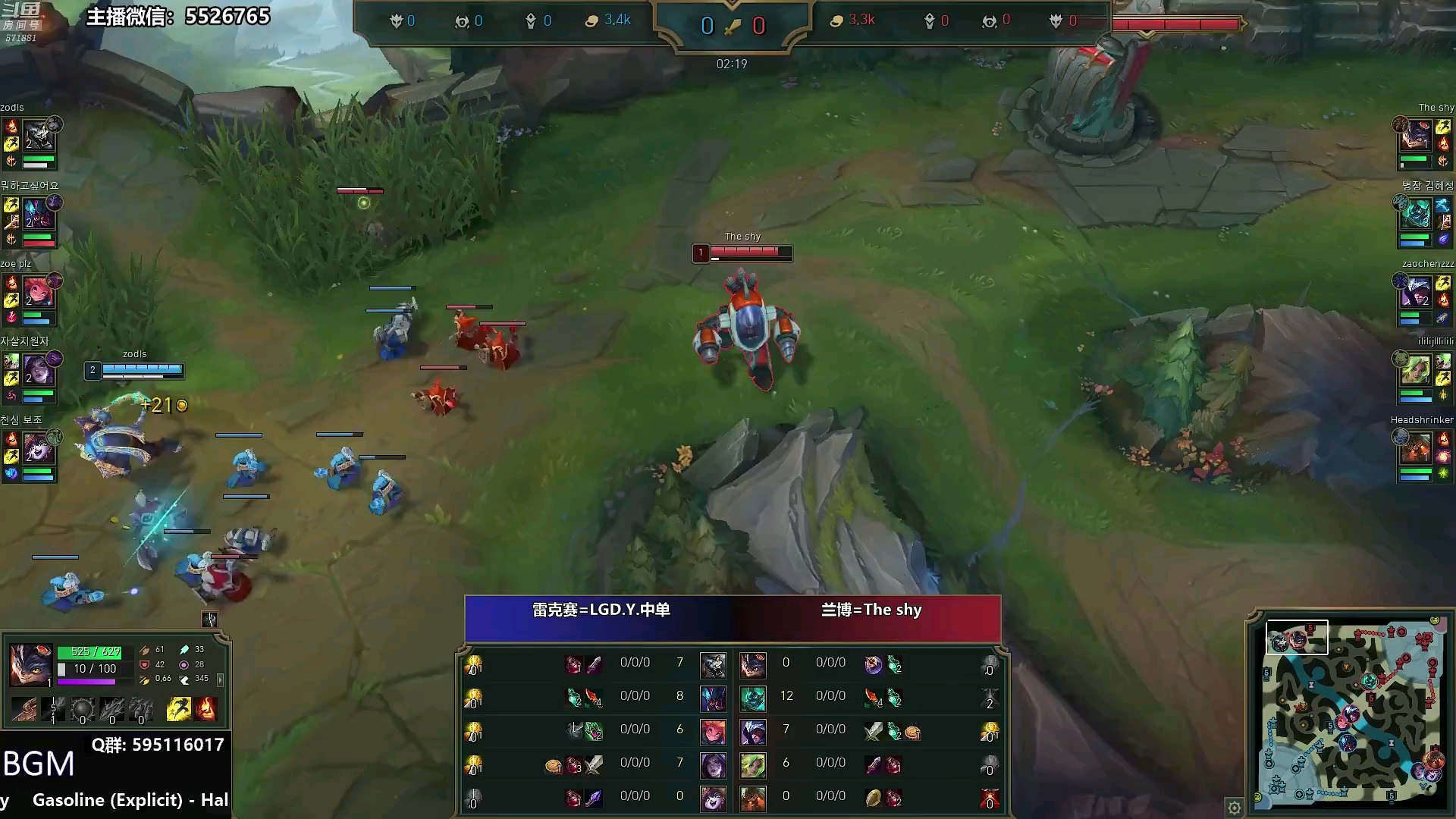
Task: Select the Ignite summoner spell icon
Action: coord(205,710)
